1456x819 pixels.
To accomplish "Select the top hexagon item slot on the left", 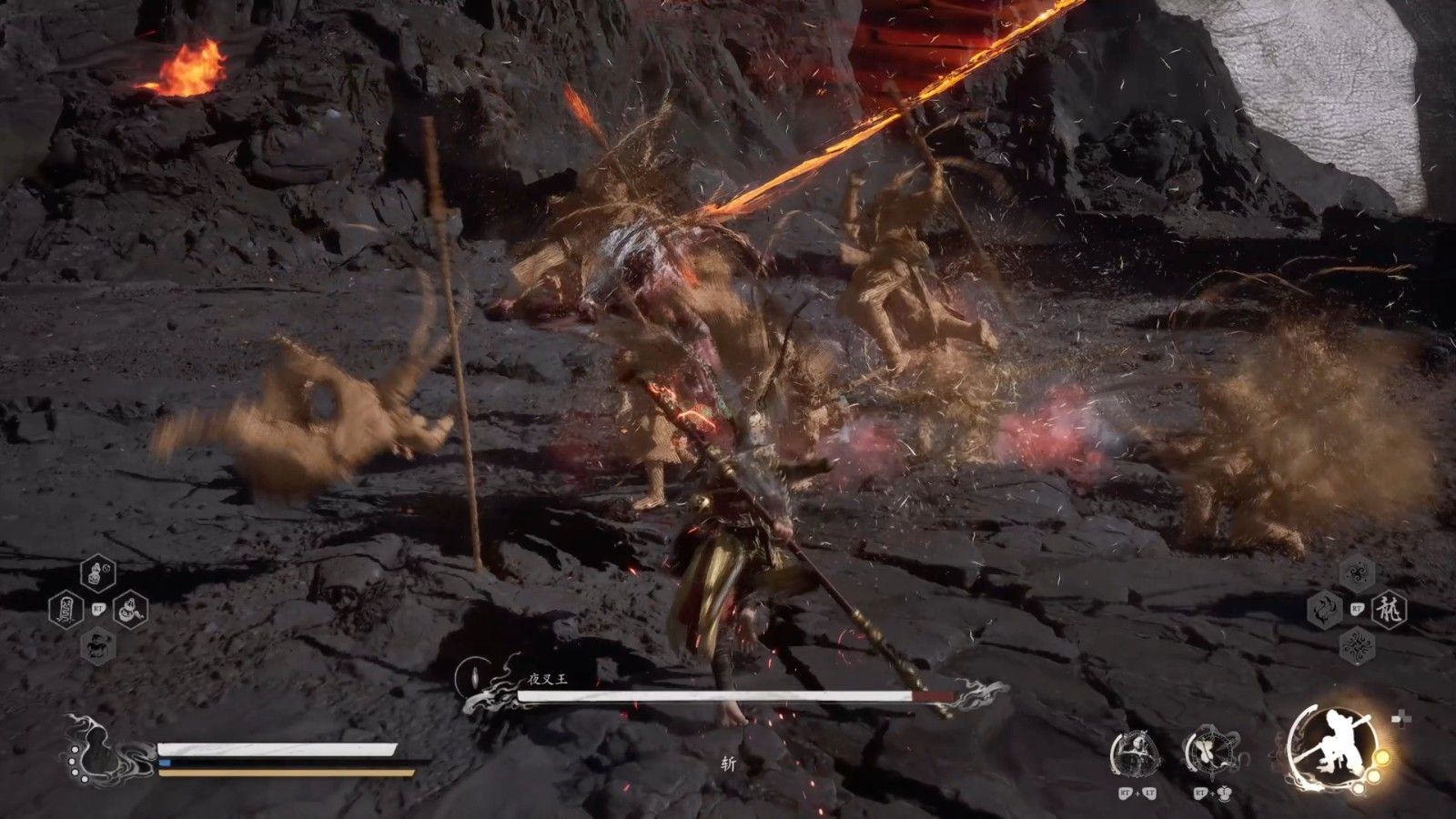I will tap(97, 574).
